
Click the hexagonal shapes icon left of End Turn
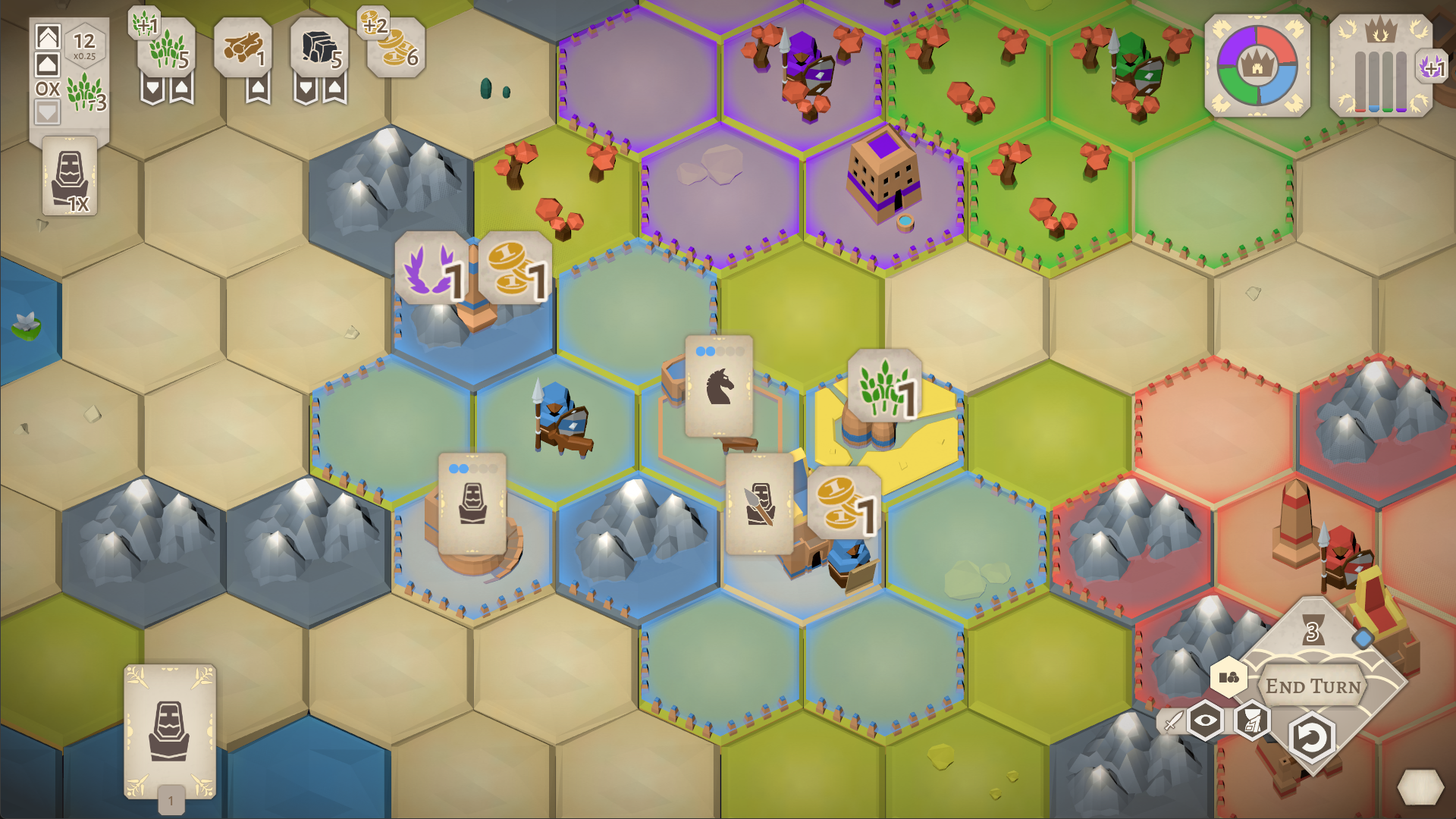point(1228,679)
